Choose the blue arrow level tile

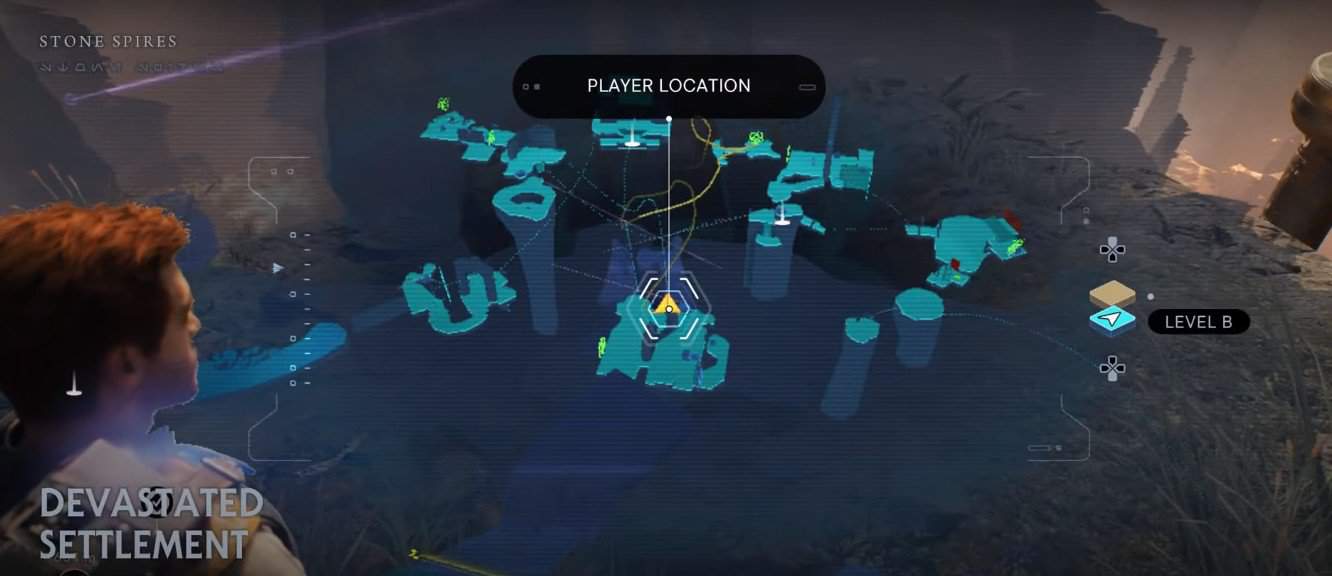click(x=1112, y=320)
